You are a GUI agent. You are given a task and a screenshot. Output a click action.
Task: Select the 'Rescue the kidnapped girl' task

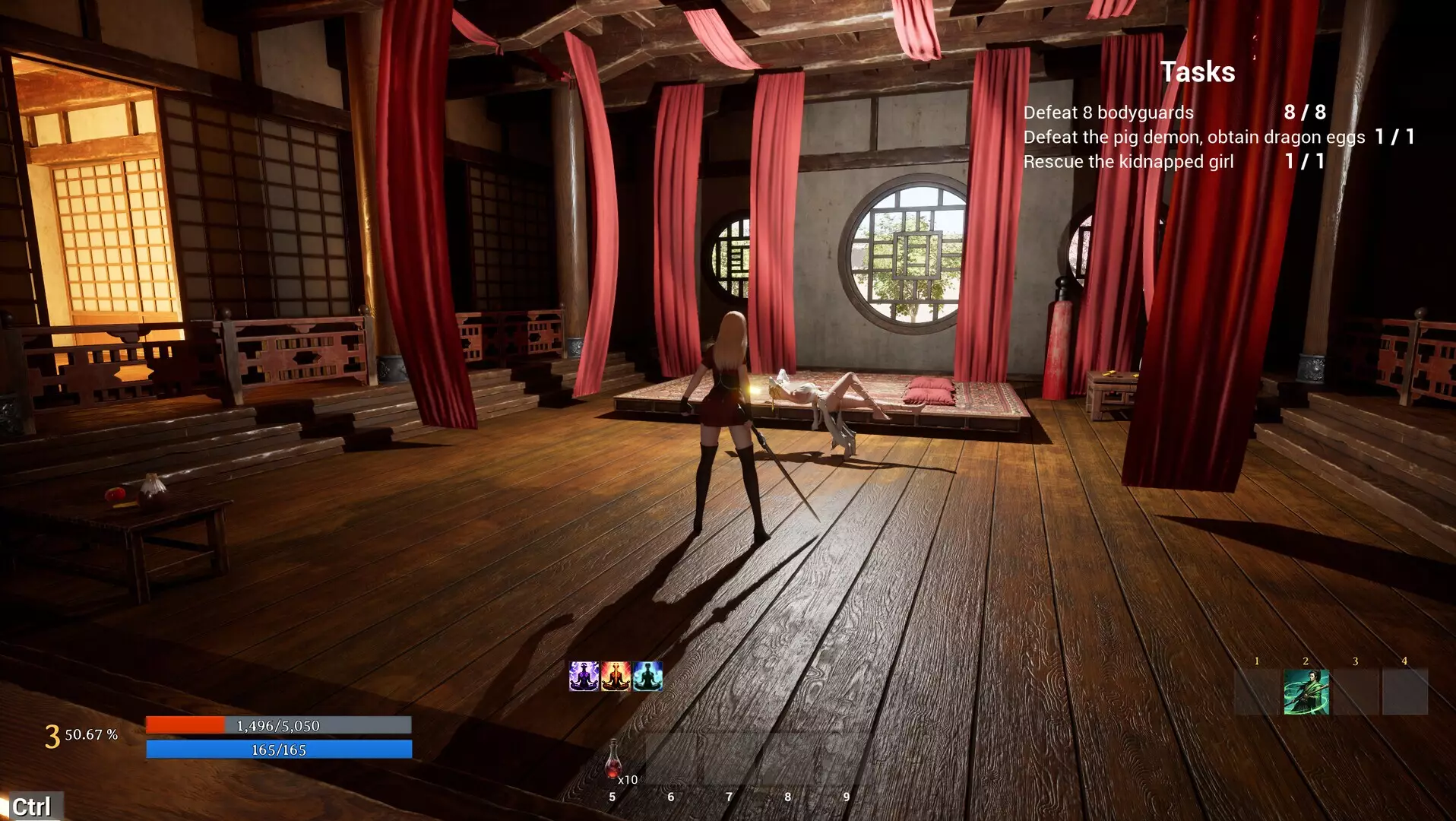pos(1128,162)
